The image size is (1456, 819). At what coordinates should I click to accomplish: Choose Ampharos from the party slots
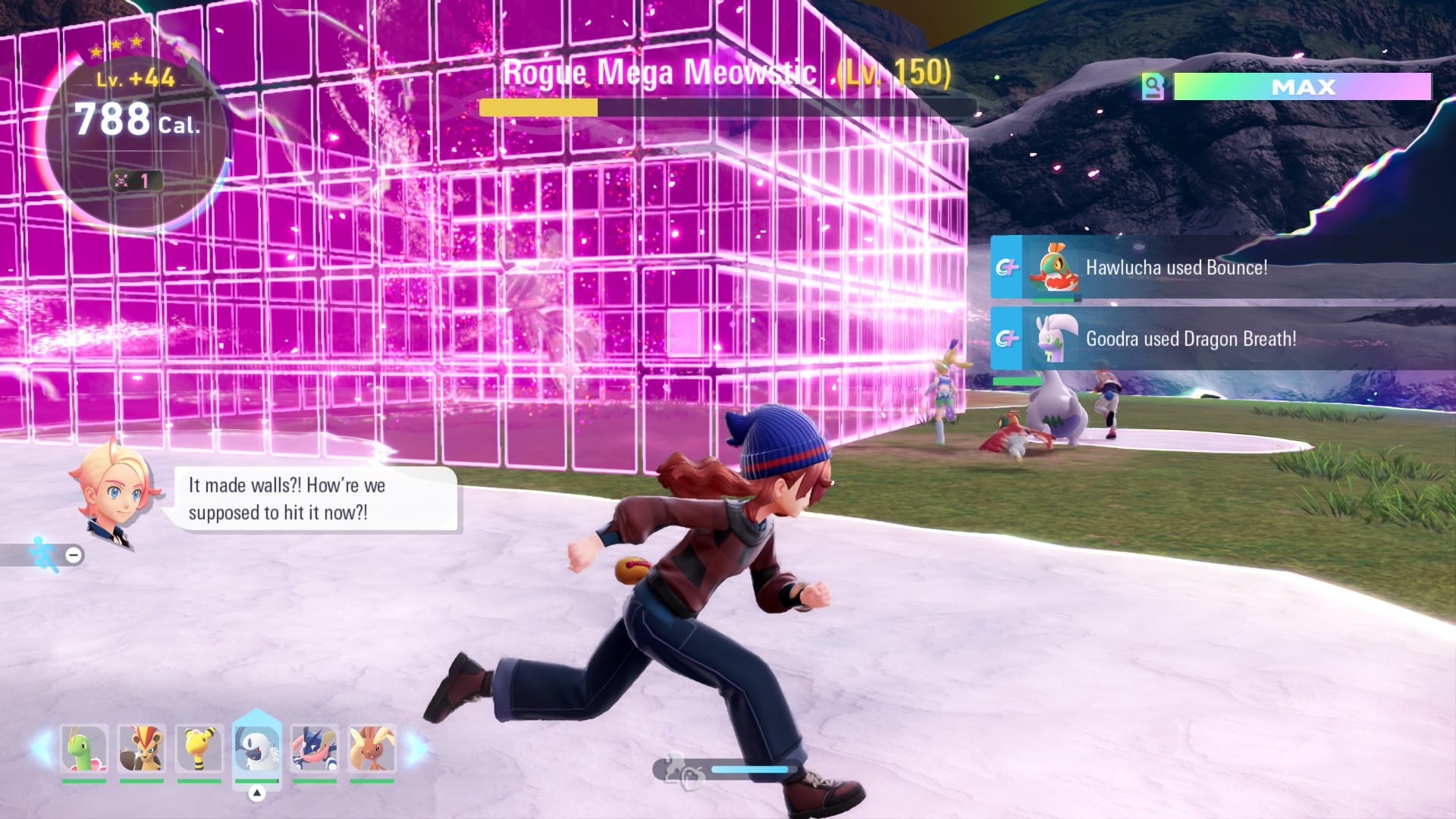[199, 749]
